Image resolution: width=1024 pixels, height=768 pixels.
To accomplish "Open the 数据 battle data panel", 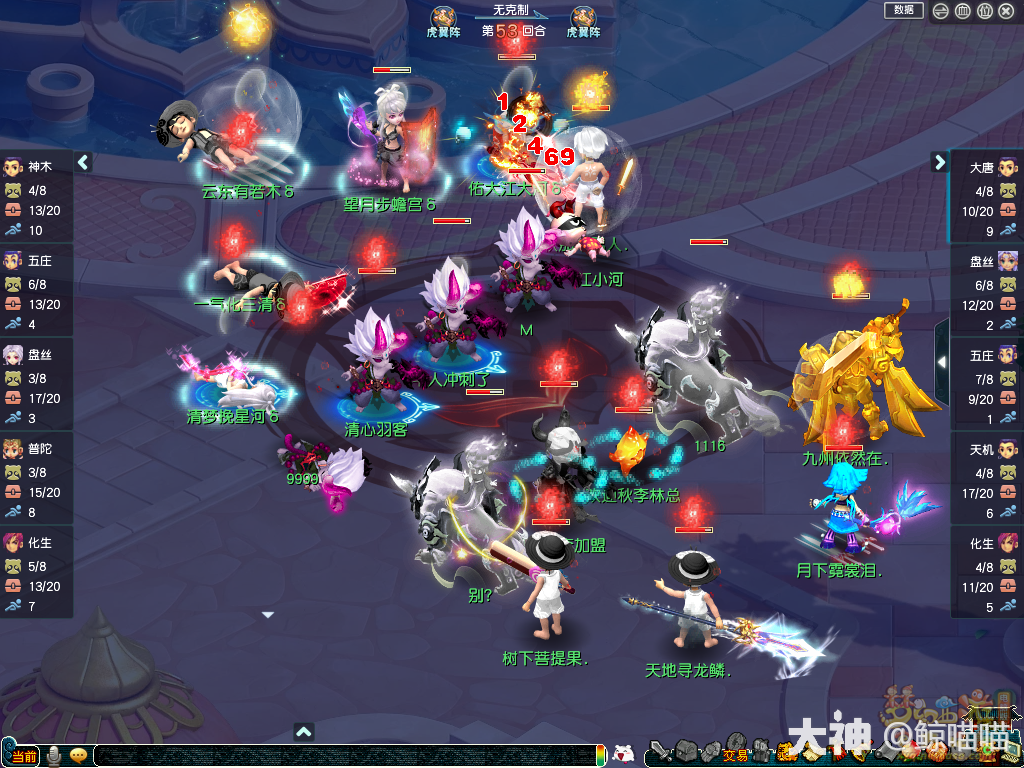I will point(903,10).
